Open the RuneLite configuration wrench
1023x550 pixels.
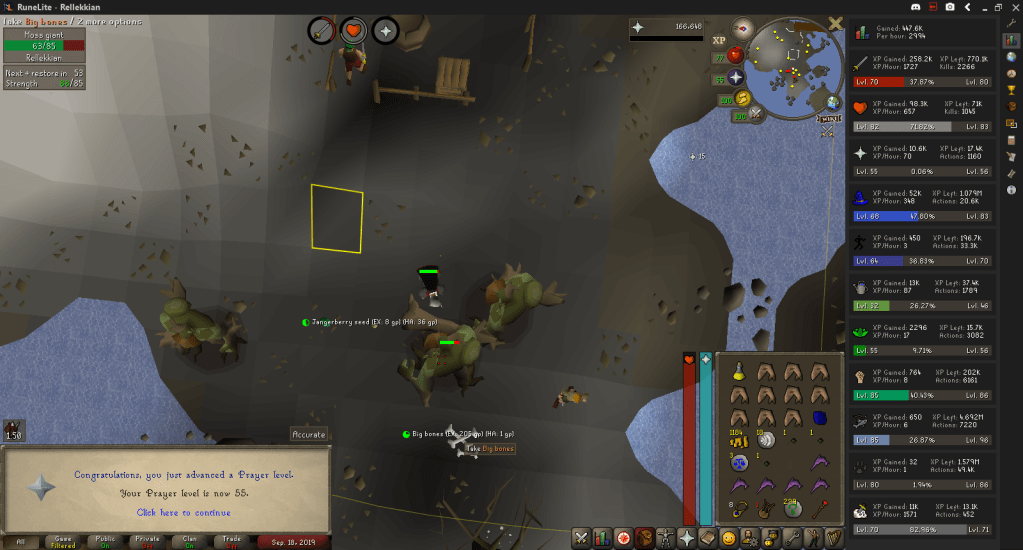pyautogui.click(x=1011, y=22)
